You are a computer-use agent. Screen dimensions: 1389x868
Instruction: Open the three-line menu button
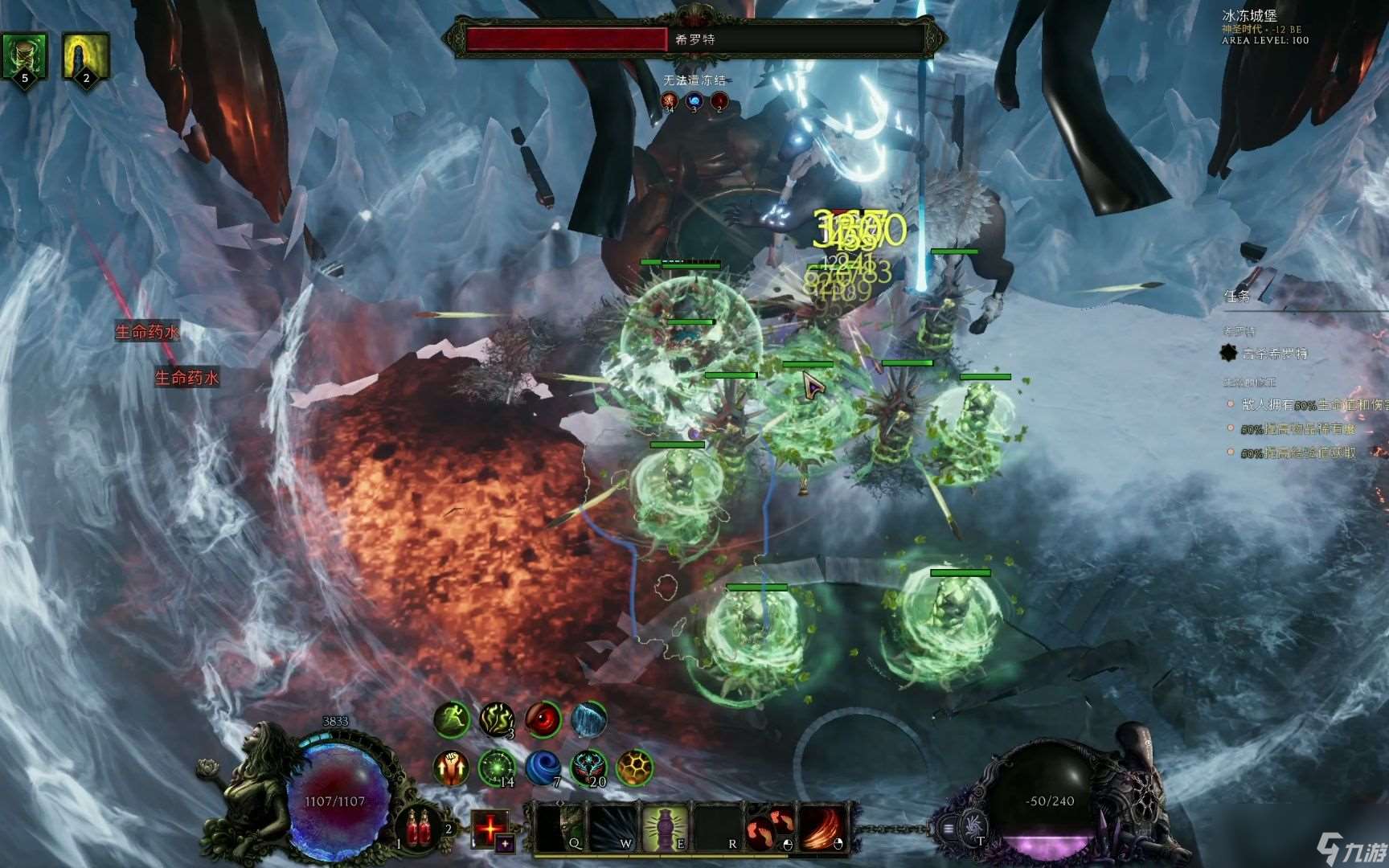coord(948,828)
